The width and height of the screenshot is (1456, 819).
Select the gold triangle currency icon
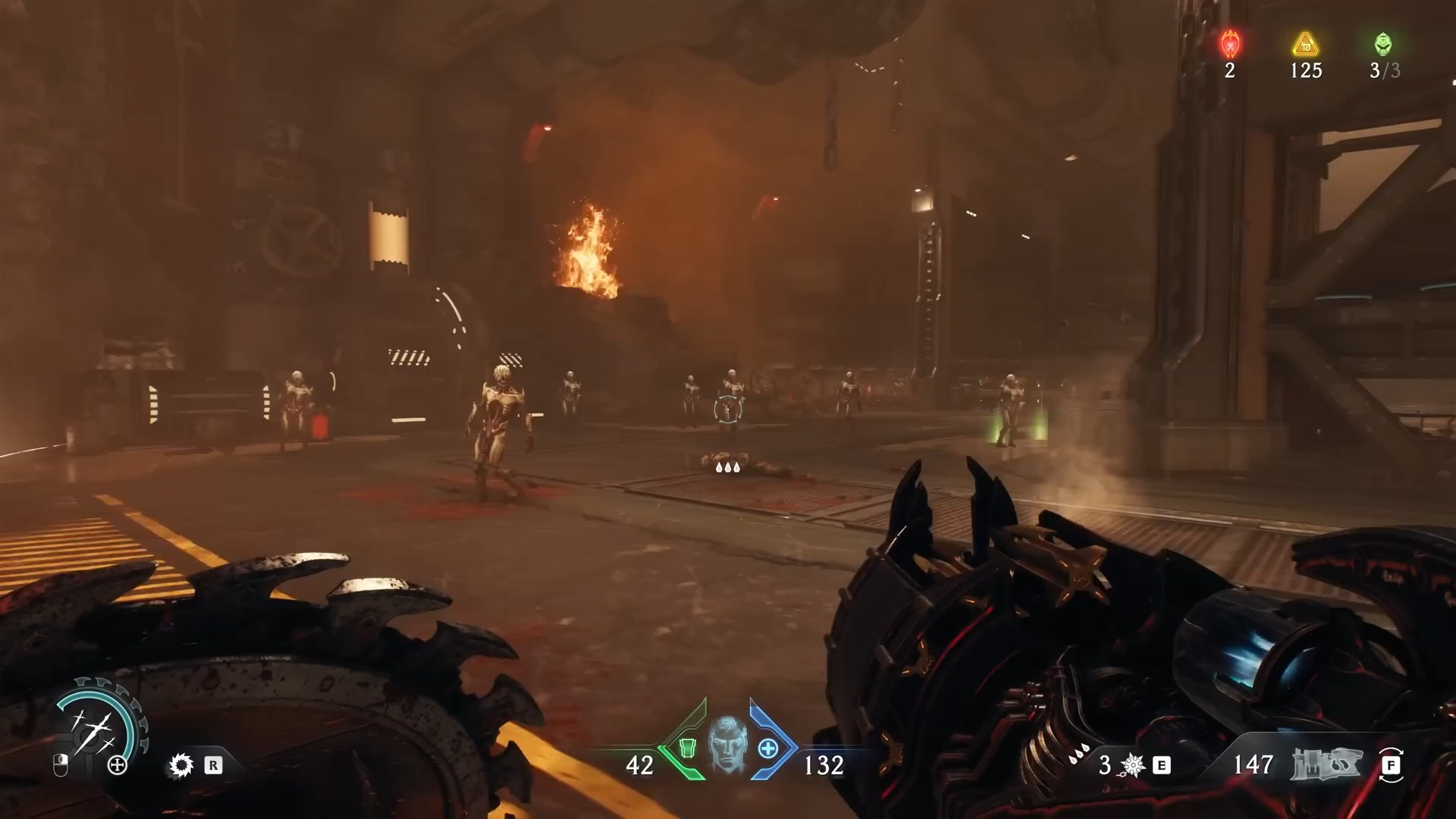tap(1306, 45)
